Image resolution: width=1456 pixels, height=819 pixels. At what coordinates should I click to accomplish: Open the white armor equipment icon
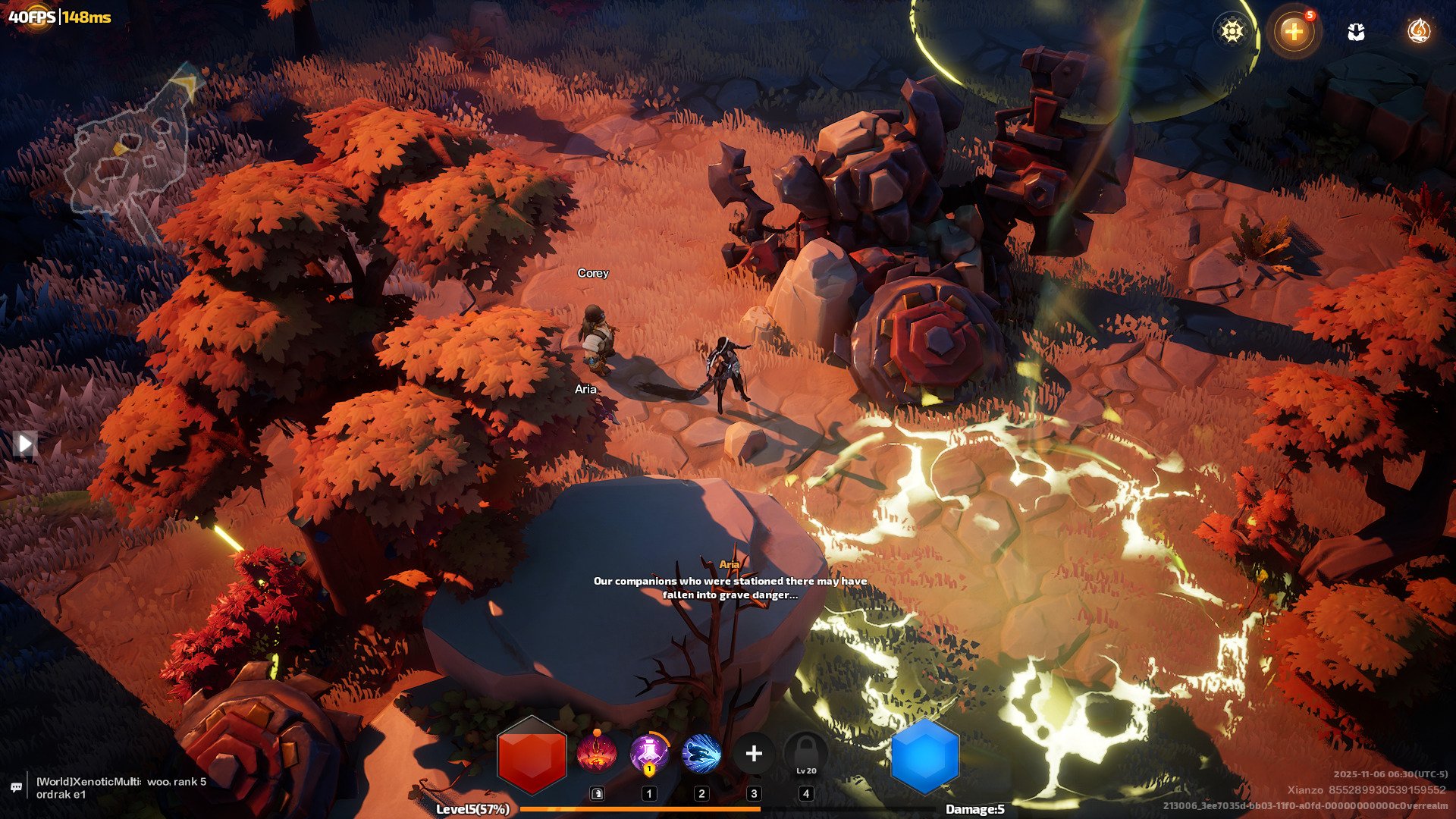tap(1356, 32)
